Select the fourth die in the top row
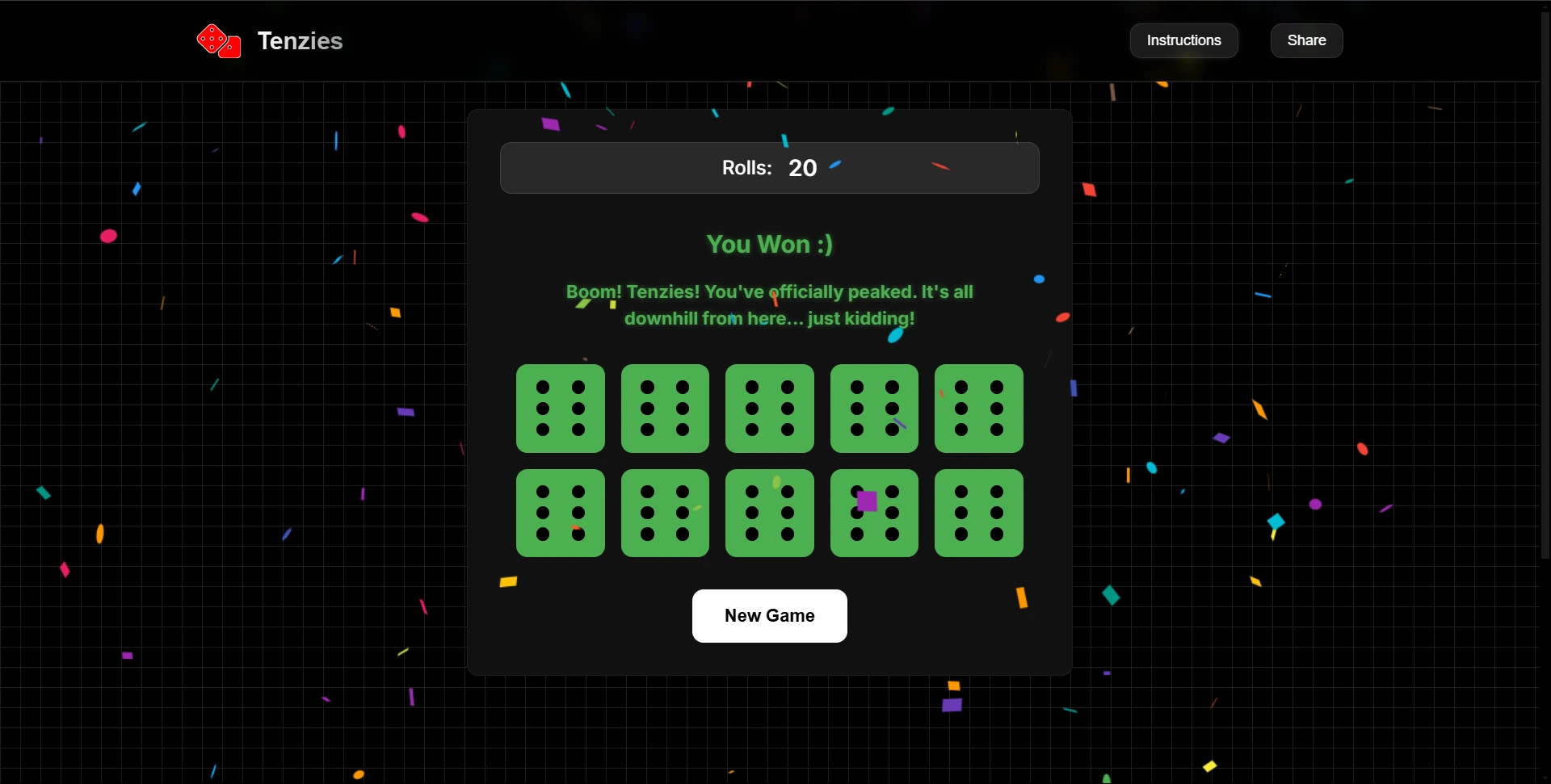 [x=873, y=409]
